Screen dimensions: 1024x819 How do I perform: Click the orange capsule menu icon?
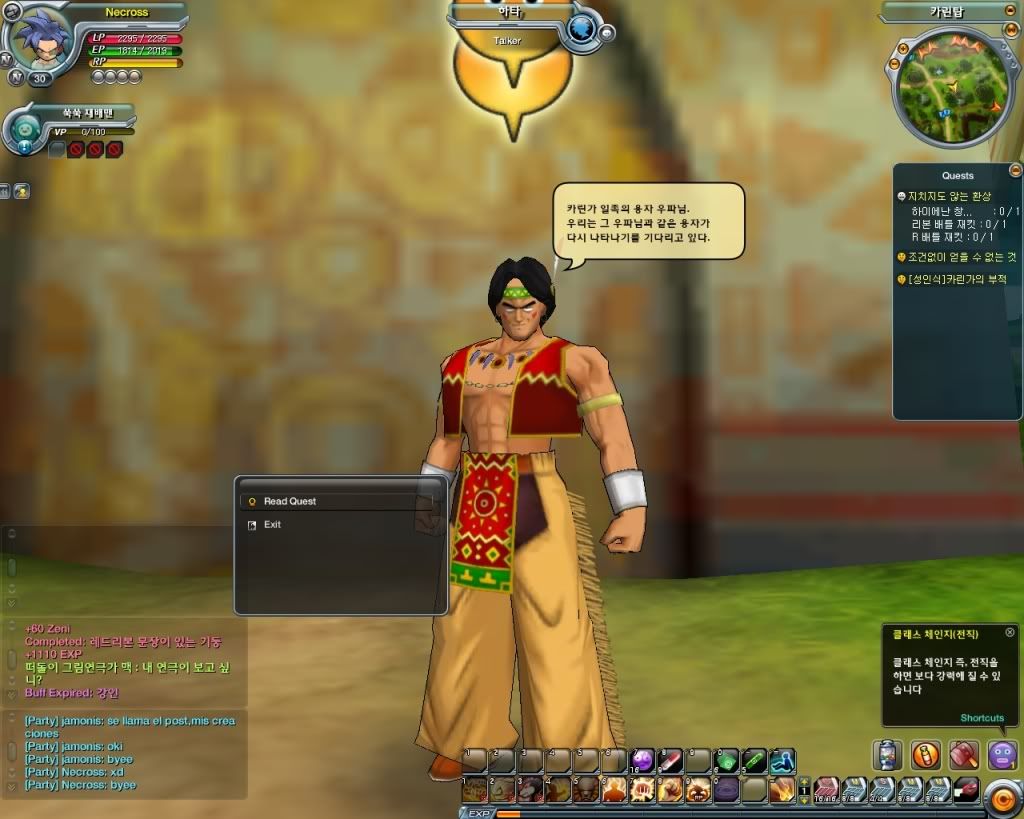point(926,754)
